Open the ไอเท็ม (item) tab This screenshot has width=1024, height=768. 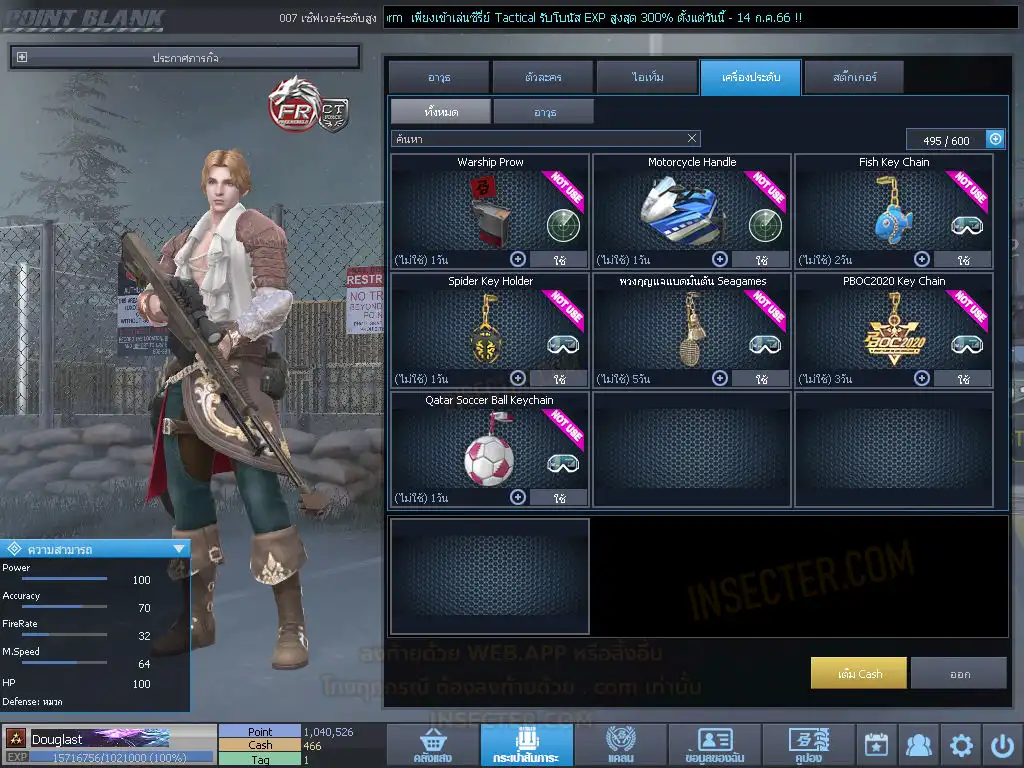(646, 77)
